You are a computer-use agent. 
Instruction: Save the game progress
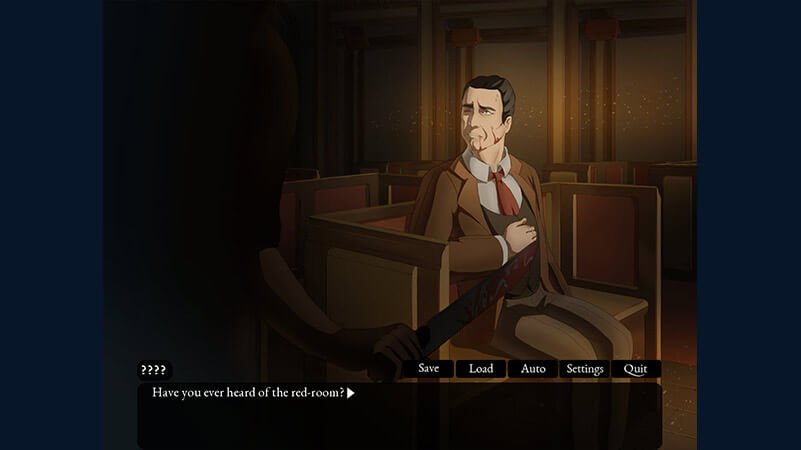tap(428, 369)
